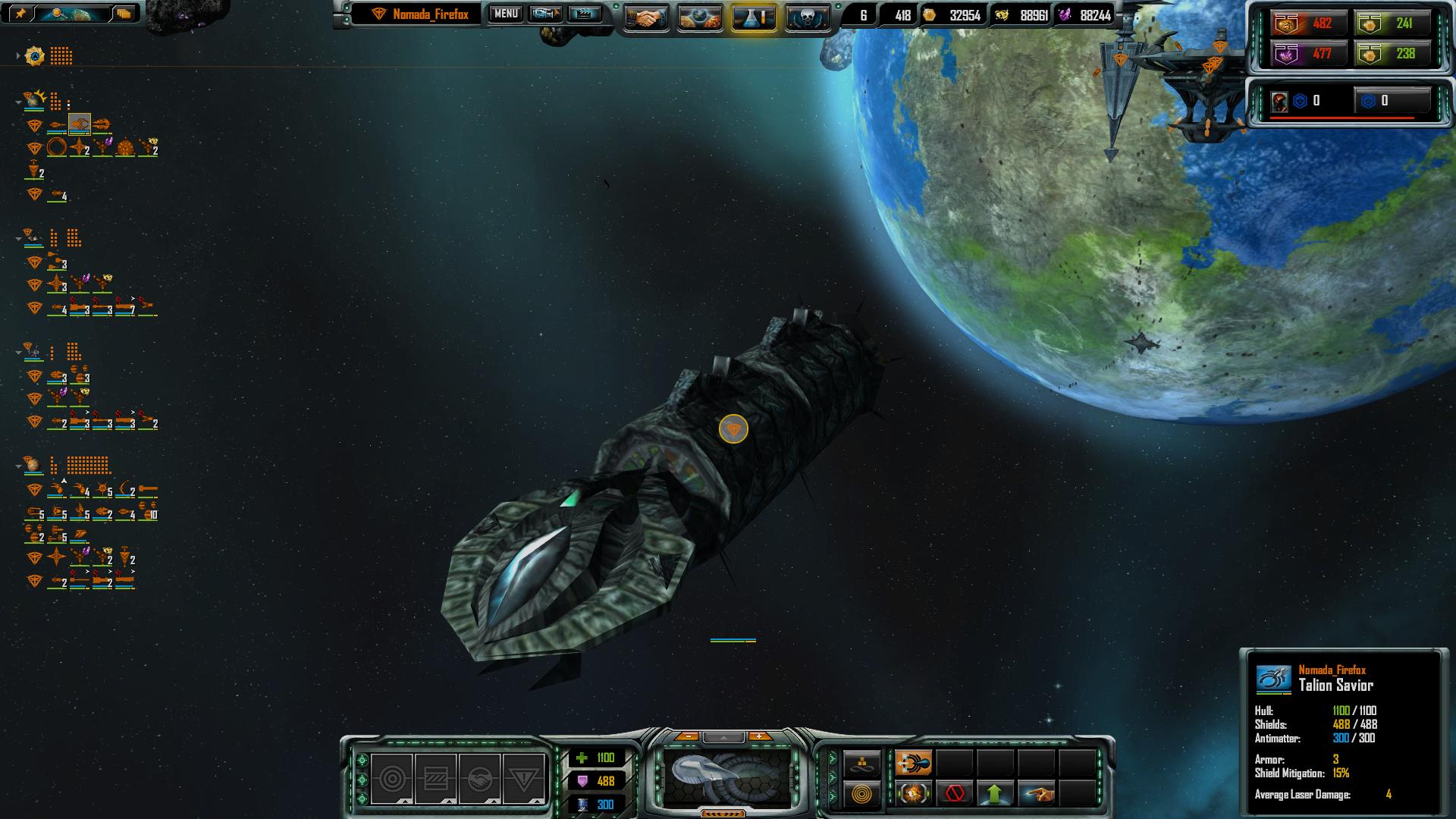Activate the squid-shaped ship ability
Image resolution: width=1456 pixels, height=819 pixels.
(x=913, y=763)
